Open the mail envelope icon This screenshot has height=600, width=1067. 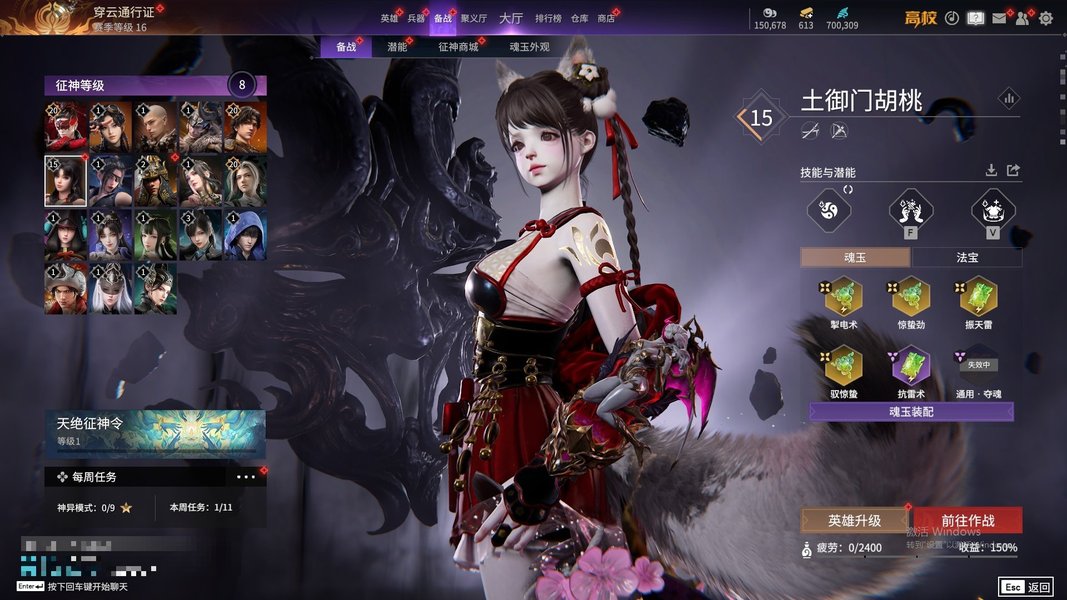(x=998, y=18)
